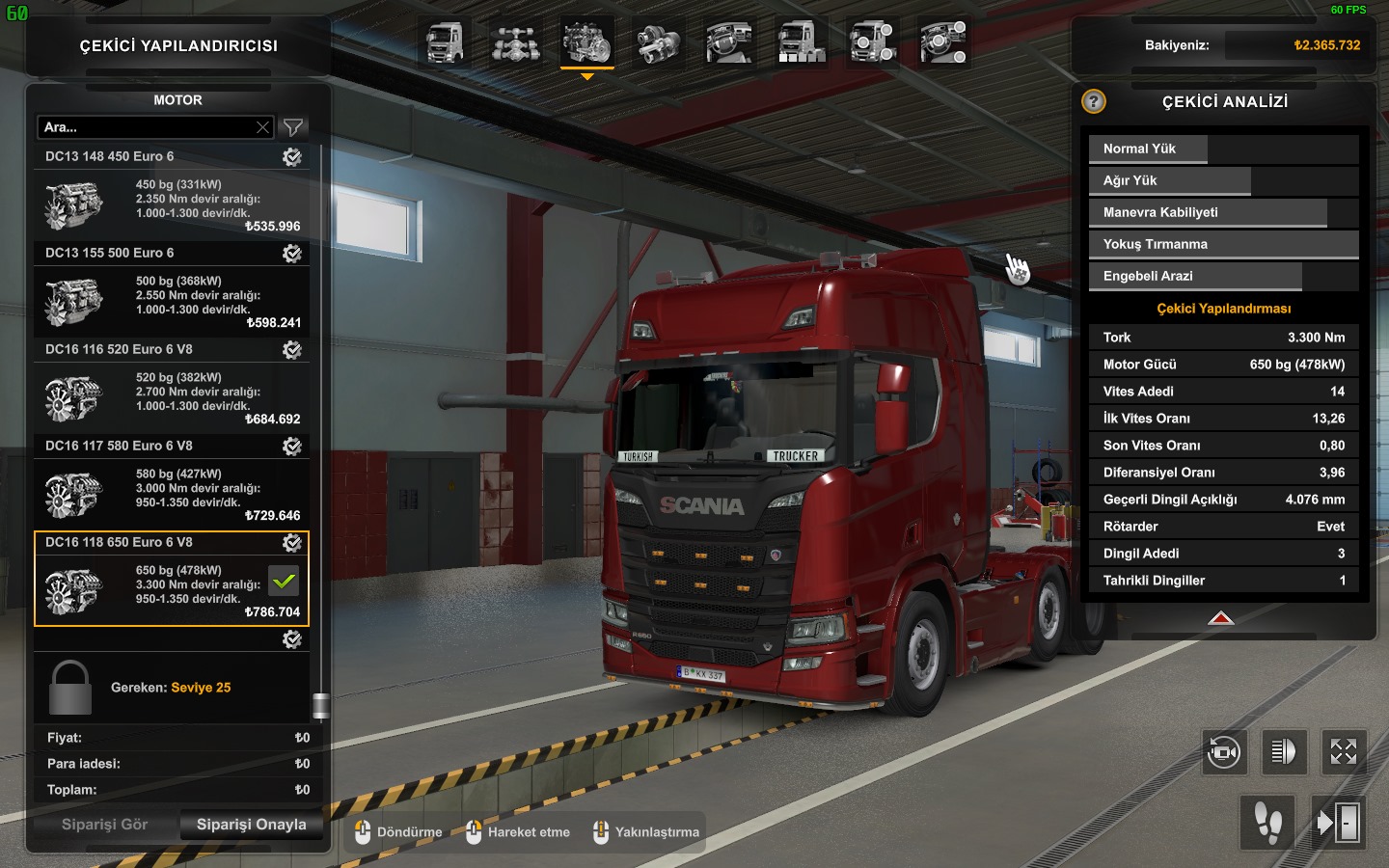Open the funnel filter next to search
The image size is (1389, 868).
pos(293,127)
